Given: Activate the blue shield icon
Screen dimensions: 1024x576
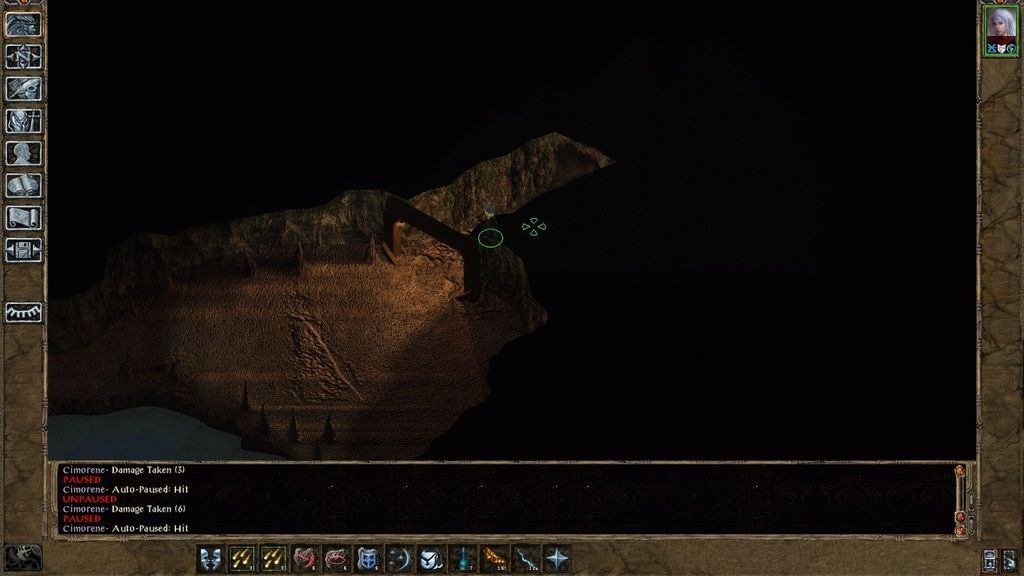Looking at the screenshot, I should coord(368,559).
